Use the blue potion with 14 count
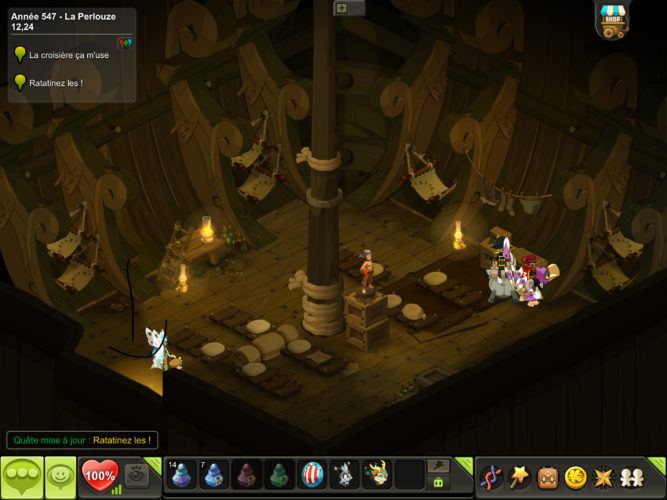Viewport: 667px width, 500px height. coord(182,474)
